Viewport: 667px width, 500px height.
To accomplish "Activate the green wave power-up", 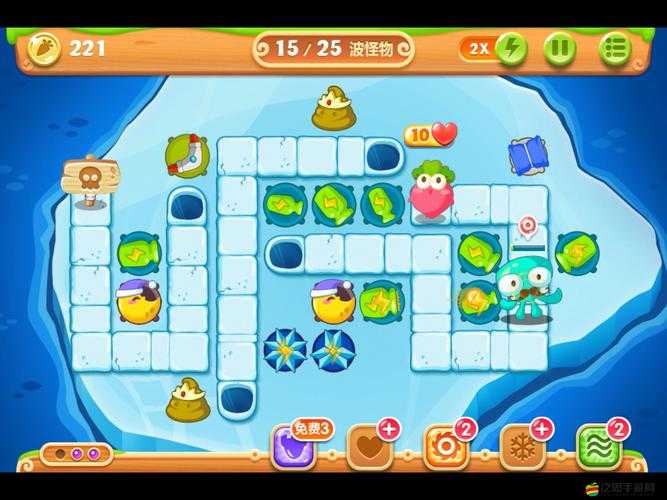I will 598,448.
